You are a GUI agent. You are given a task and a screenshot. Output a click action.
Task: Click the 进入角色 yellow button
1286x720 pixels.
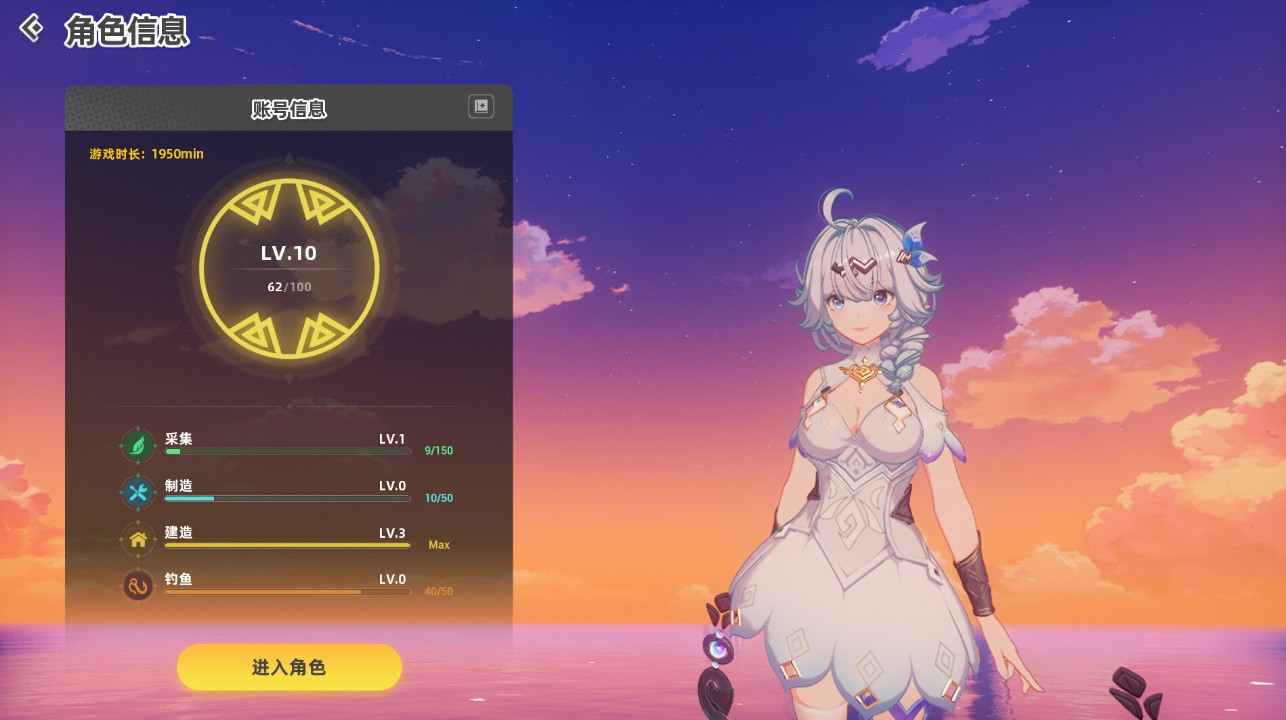coord(289,667)
